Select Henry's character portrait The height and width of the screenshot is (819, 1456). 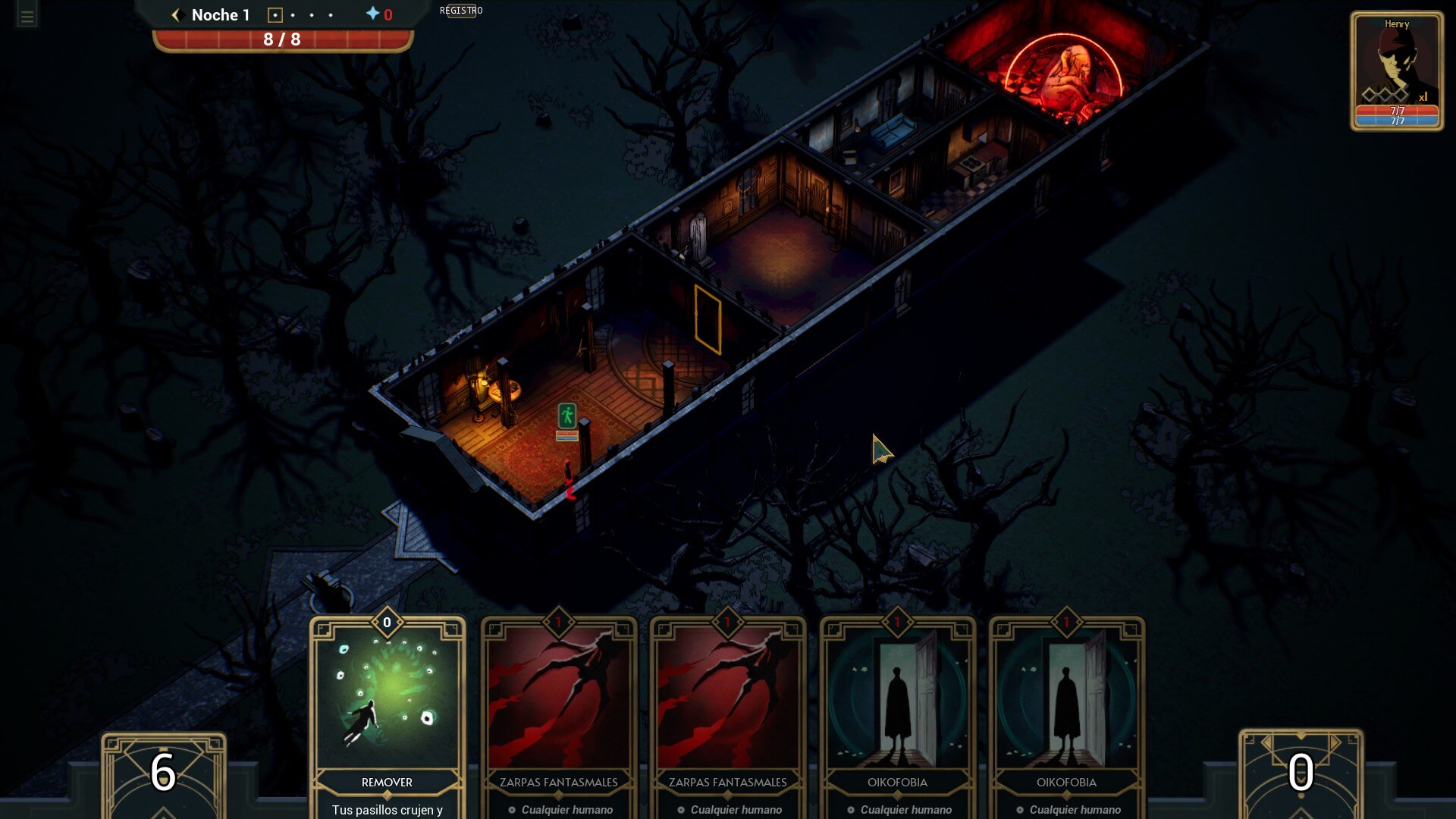pos(1396,70)
